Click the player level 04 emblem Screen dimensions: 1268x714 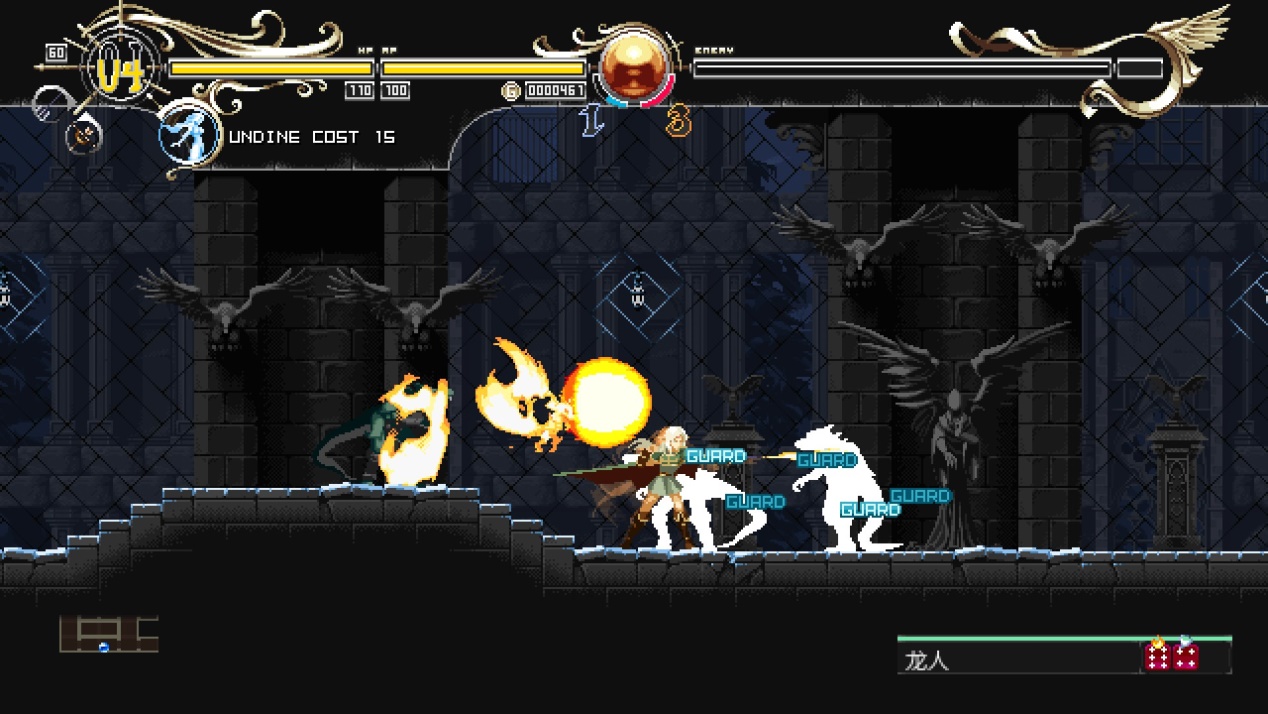point(120,71)
